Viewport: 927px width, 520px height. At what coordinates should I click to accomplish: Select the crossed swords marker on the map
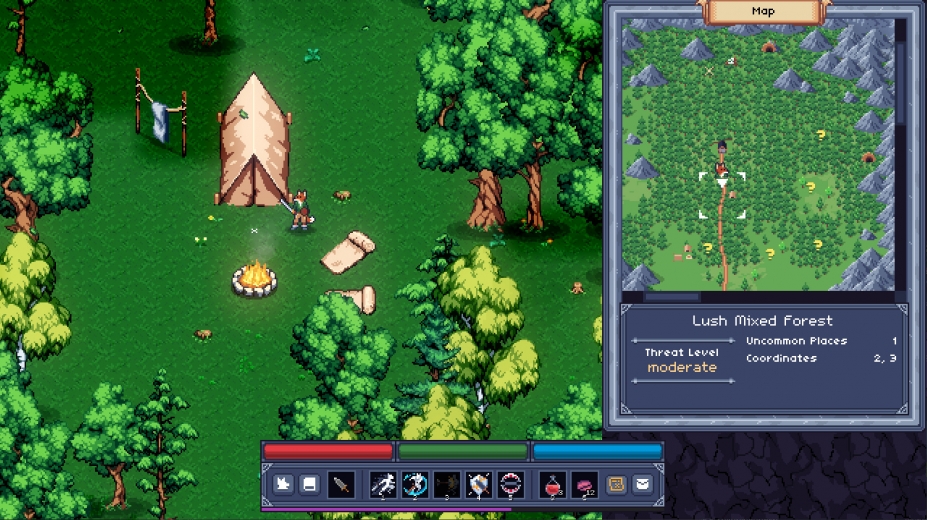pyautogui.click(x=710, y=71)
